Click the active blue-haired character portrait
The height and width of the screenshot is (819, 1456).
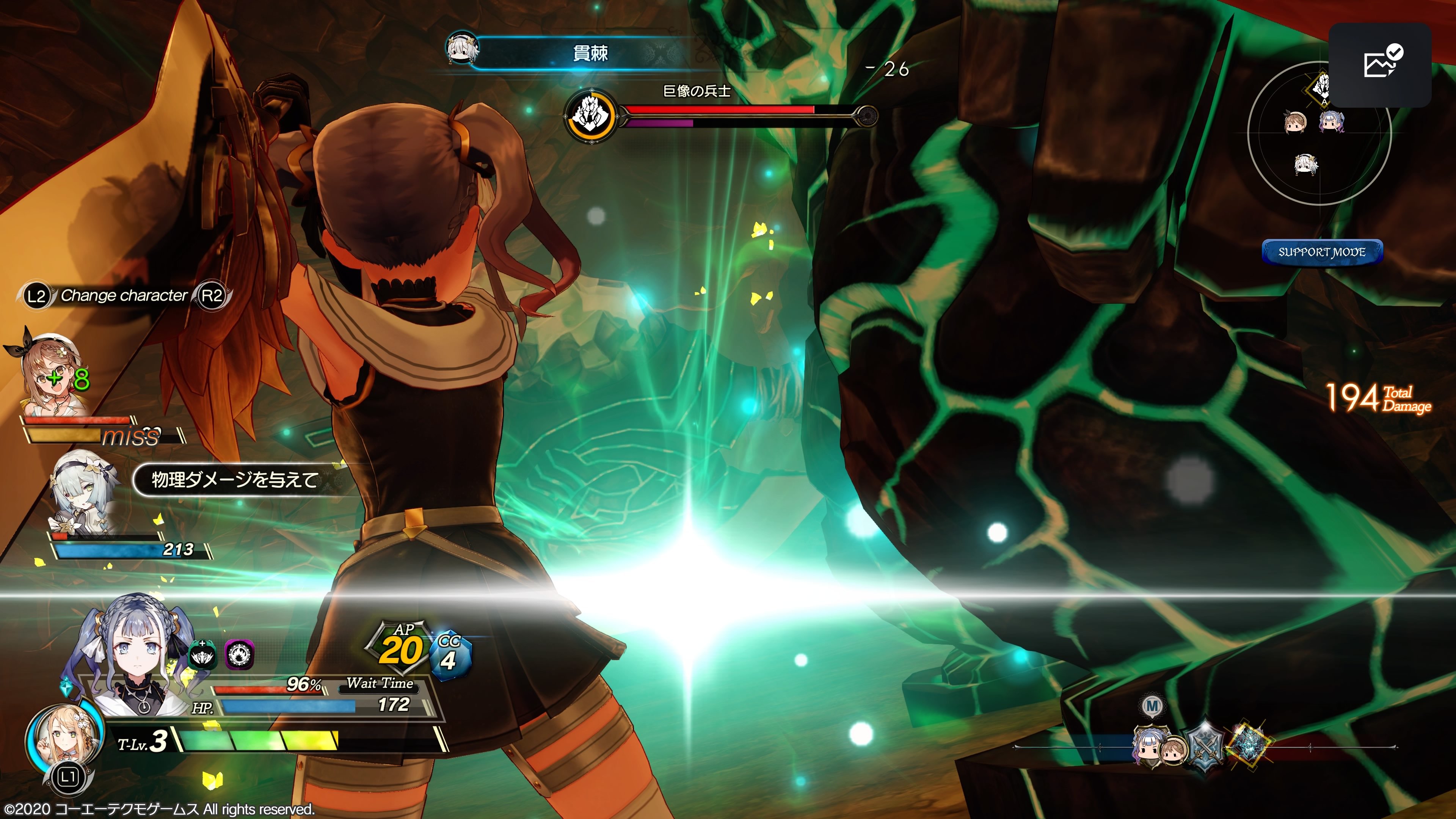136,656
